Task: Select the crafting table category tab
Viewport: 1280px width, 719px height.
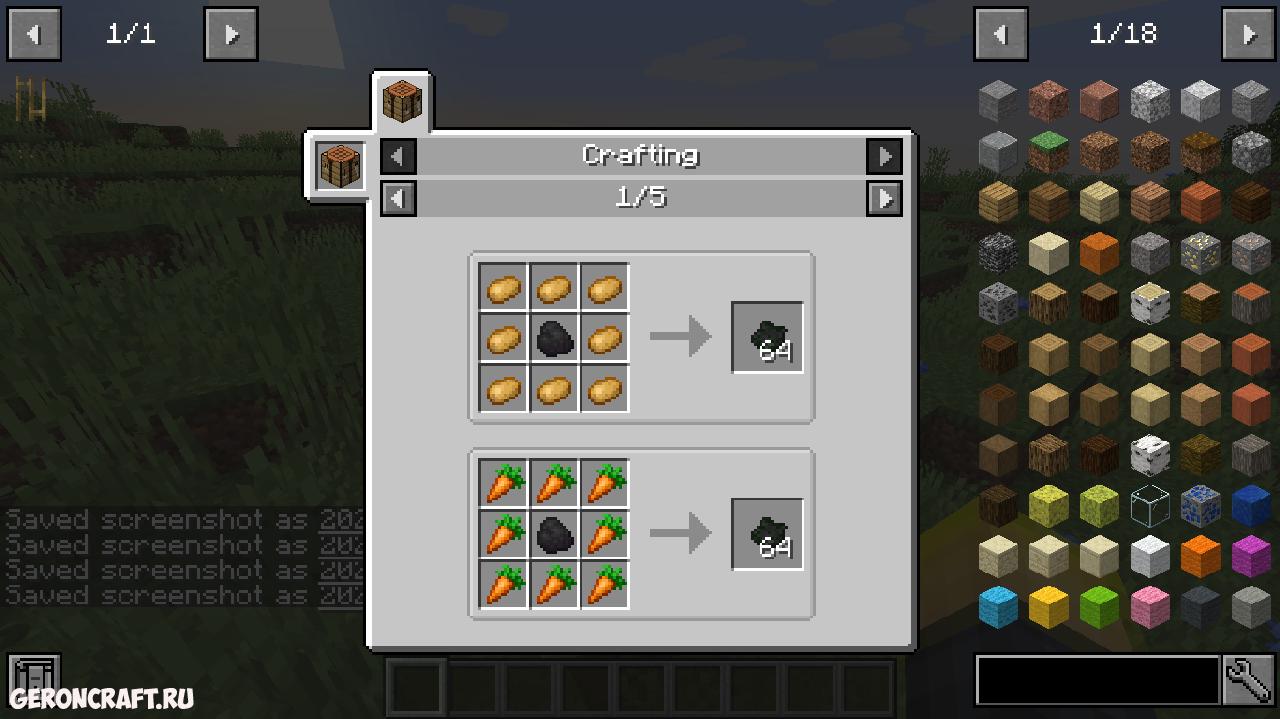Action: point(402,102)
